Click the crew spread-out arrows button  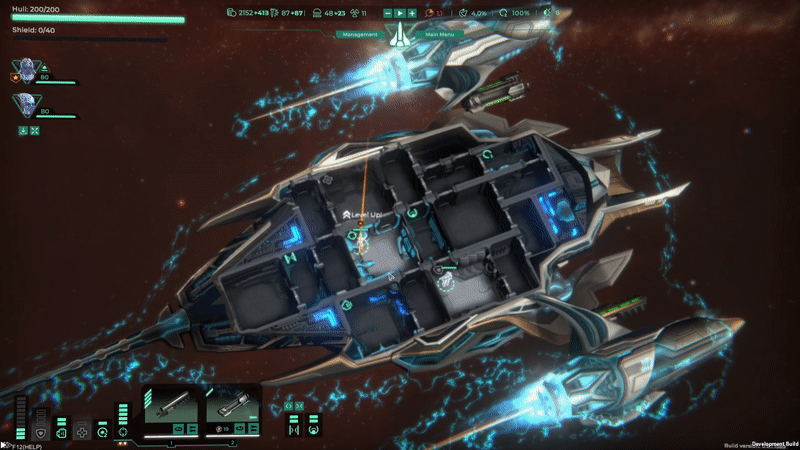pyautogui.click(x=35, y=130)
